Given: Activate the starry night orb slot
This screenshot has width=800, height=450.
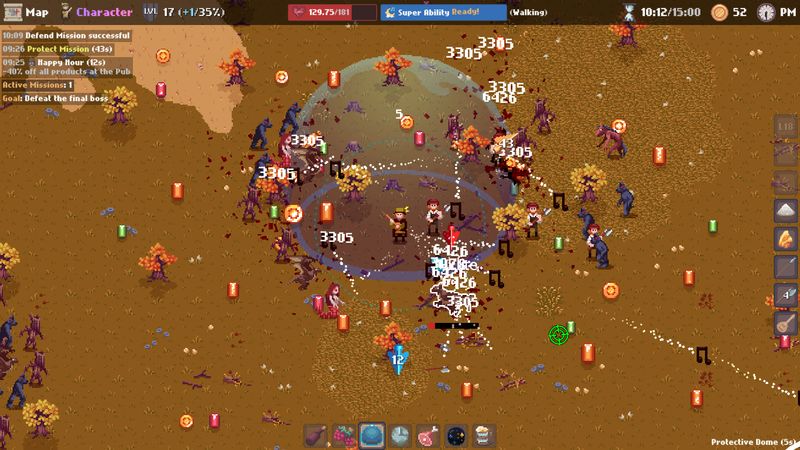Looking at the screenshot, I should coord(455,435).
